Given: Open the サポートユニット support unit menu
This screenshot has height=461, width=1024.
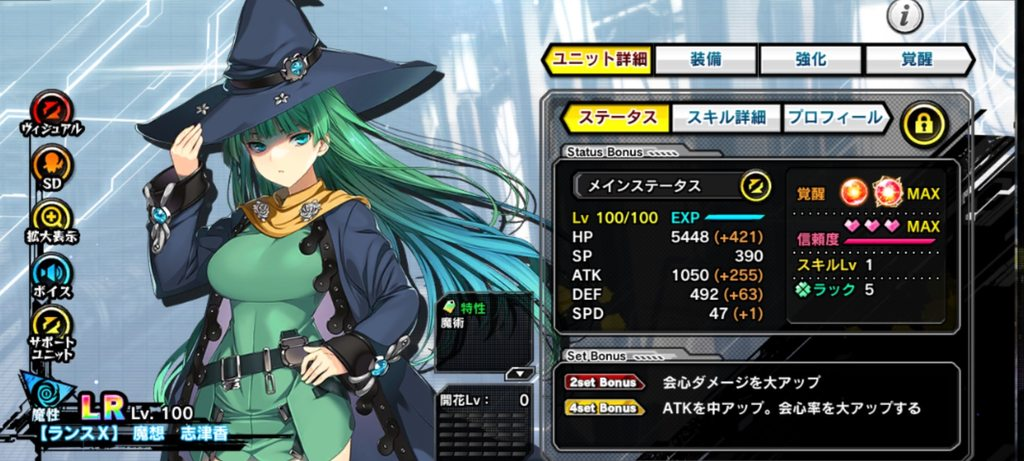Looking at the screenshot, I should click(x=50, y=328).
